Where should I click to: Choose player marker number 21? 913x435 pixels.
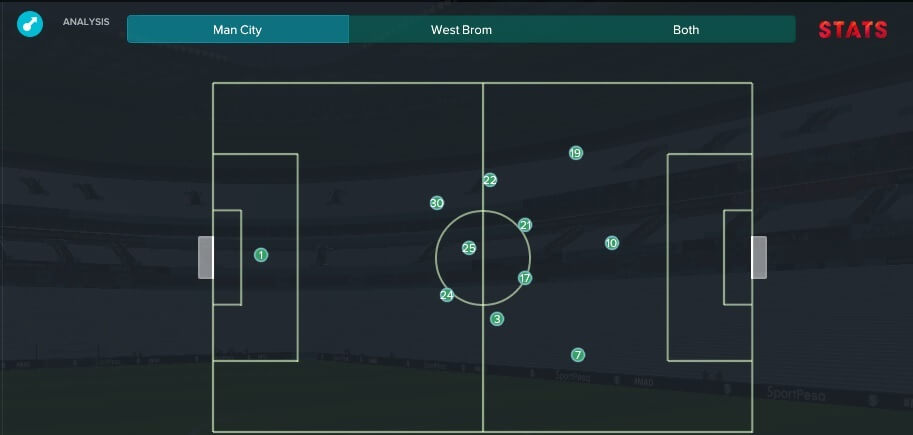[525, 225]
